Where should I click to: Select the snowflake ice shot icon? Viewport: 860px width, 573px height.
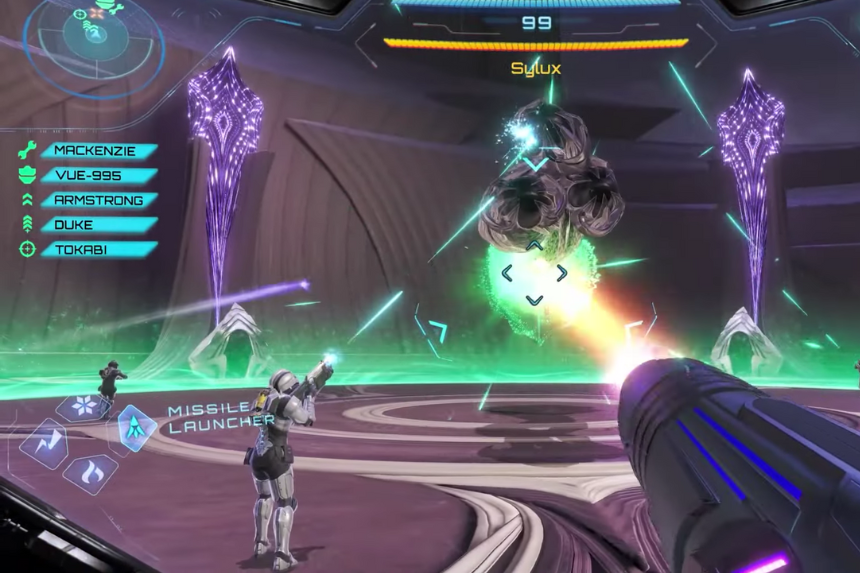(x=82, y=407)
